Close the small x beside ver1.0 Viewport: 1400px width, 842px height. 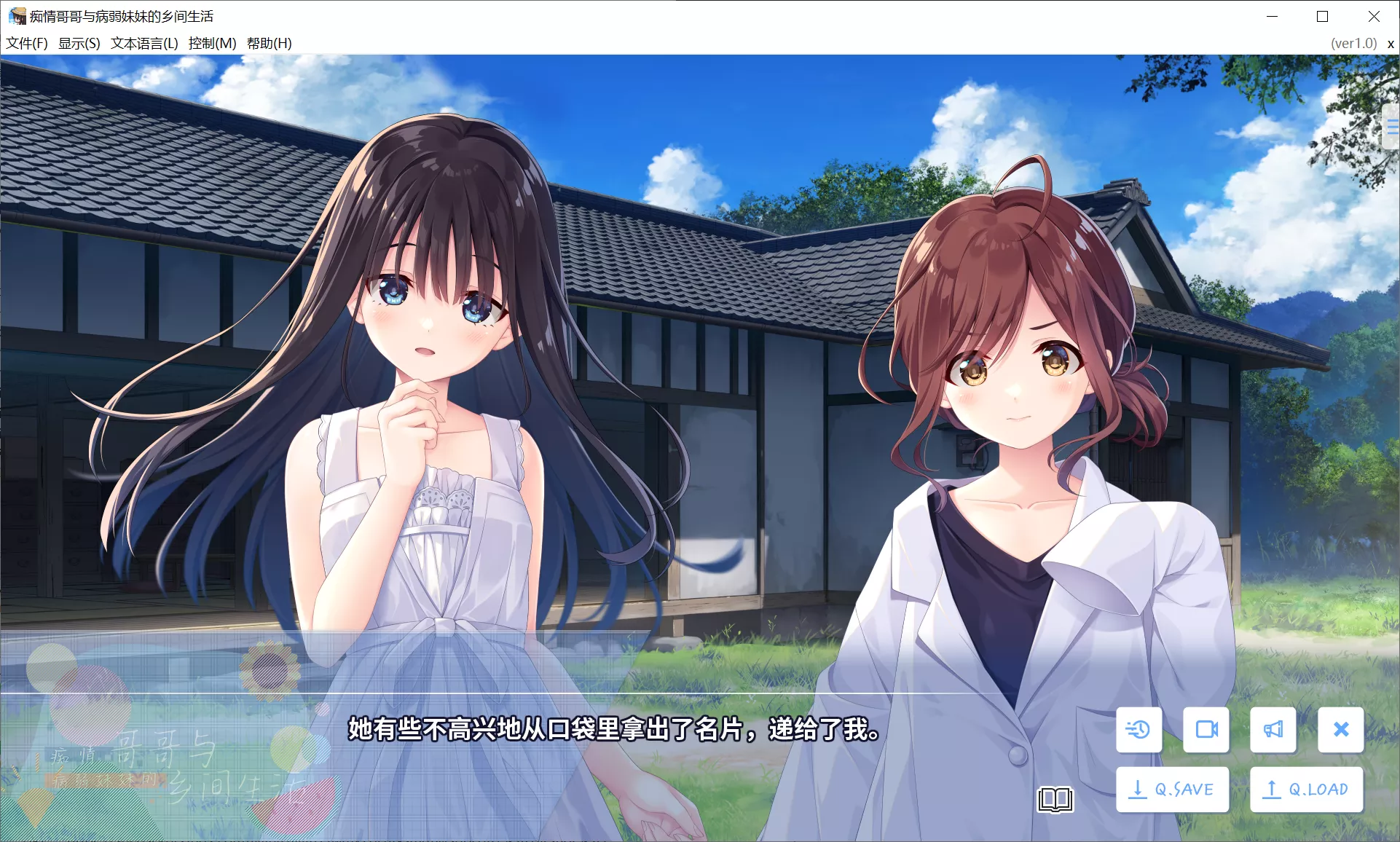[x=1391, y=44]
